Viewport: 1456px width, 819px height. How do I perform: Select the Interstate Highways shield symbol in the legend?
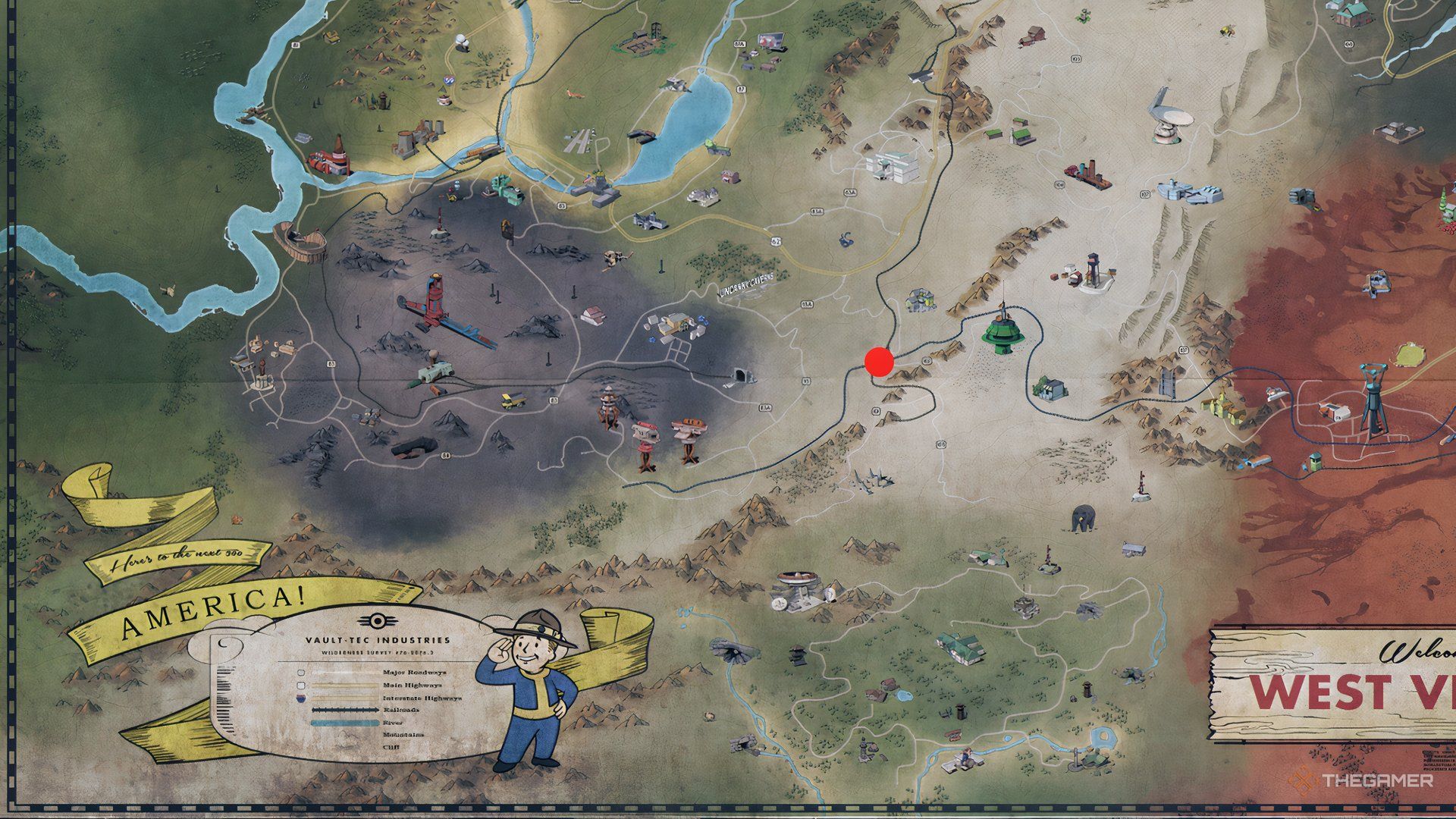300,698
